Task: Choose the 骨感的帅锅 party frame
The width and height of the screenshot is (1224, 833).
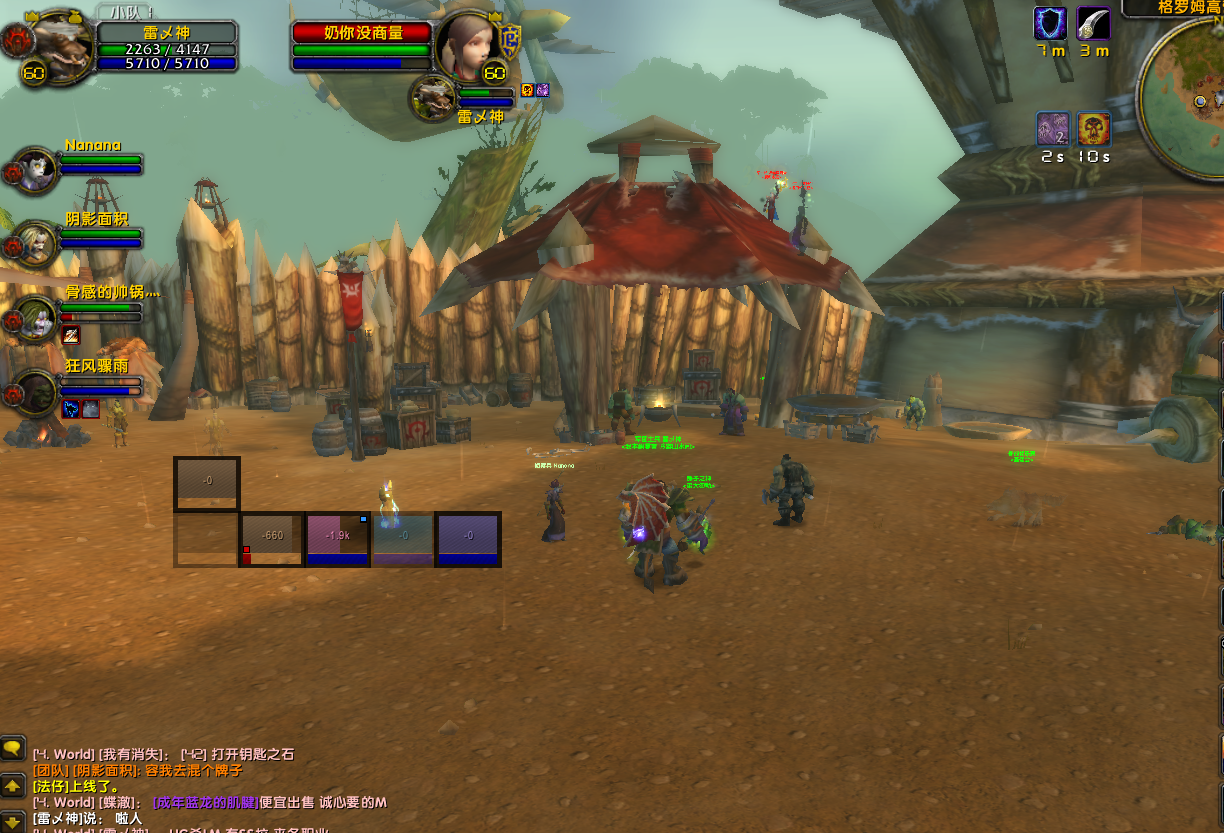Action: click(36, 318)
